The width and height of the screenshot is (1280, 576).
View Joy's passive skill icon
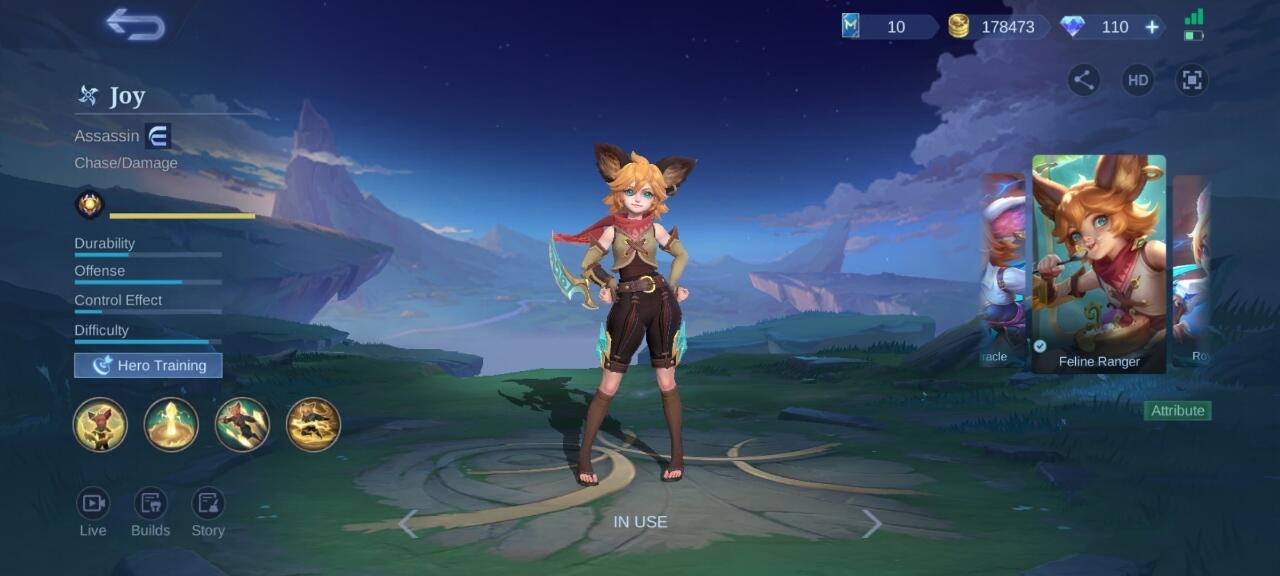point(100,425)
